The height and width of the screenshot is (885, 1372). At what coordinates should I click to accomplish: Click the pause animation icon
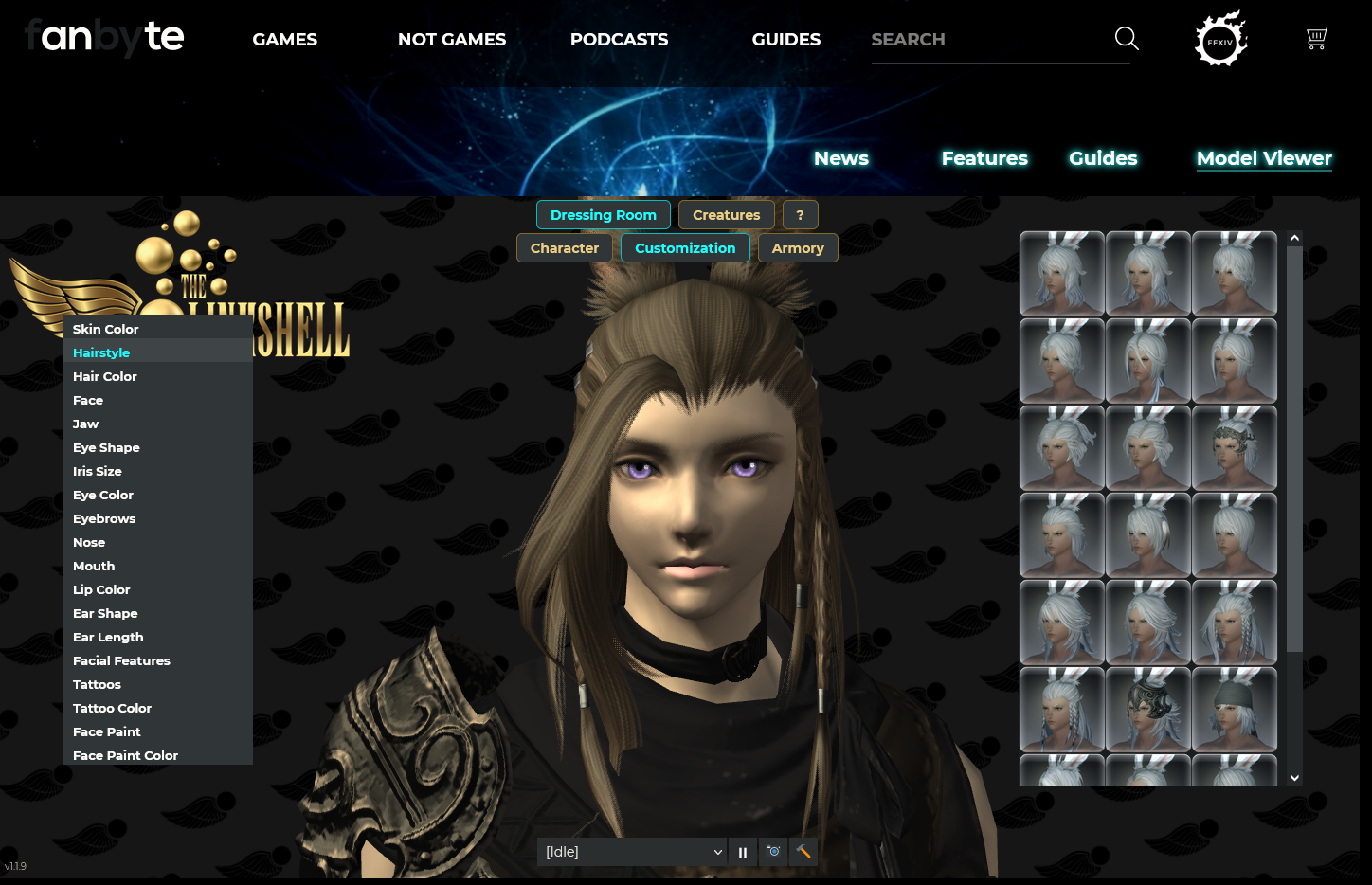(x=743, y=852)
